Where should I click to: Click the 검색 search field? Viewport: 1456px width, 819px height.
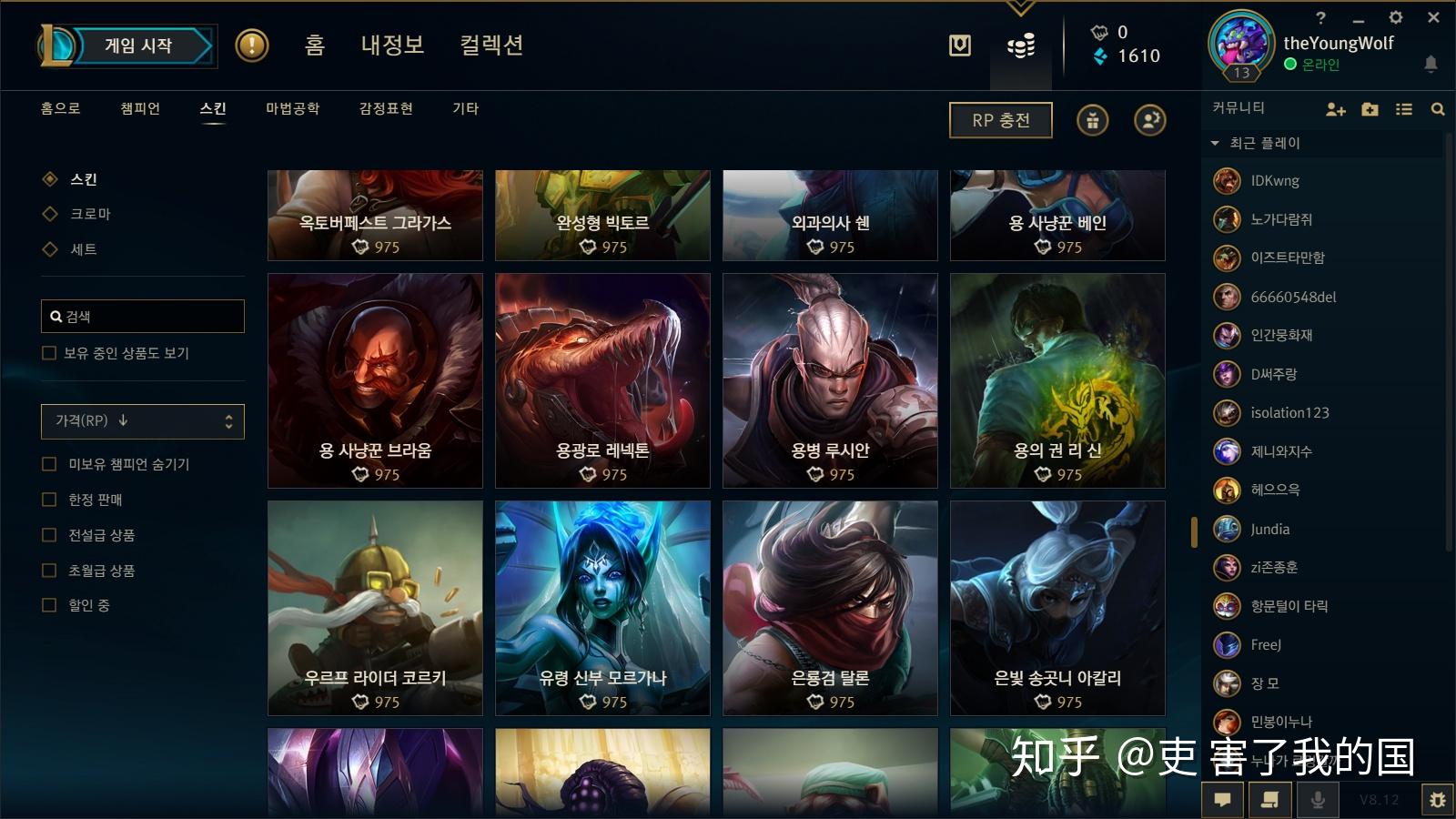[x=142, y=316]
